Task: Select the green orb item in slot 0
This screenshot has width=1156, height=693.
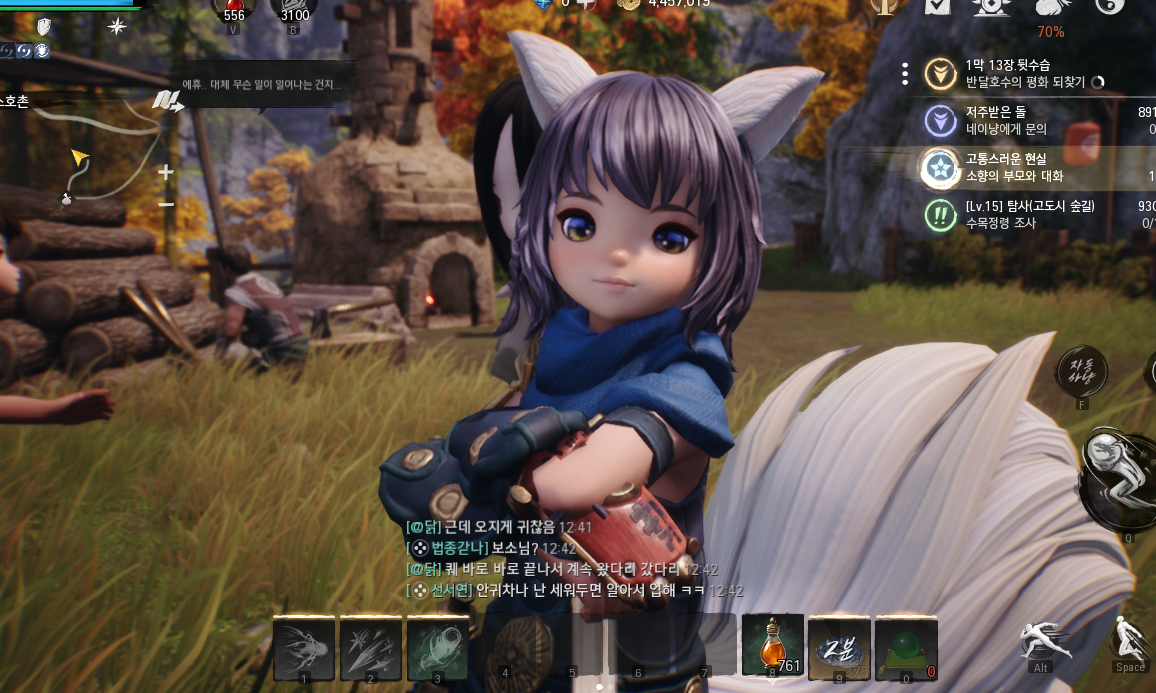Action: pyautogui.click(x=906, y=645)
